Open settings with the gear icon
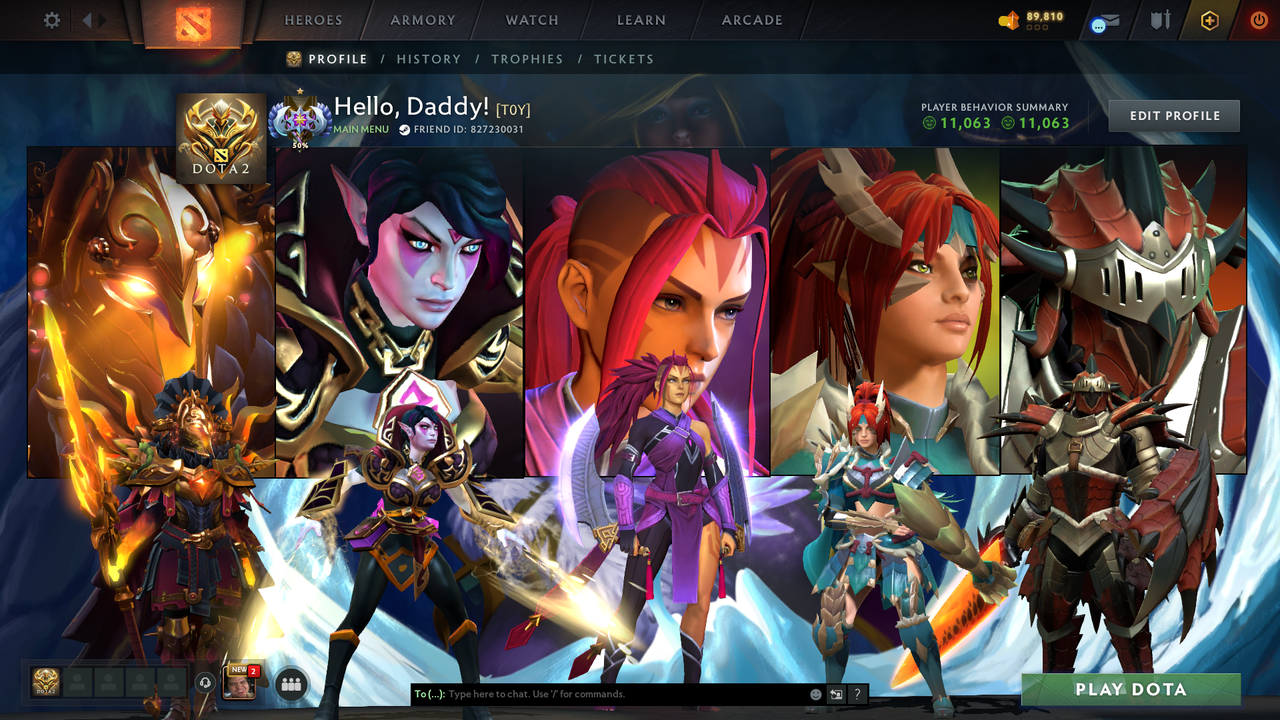1280x720 pixels. (x=51, y=19)
